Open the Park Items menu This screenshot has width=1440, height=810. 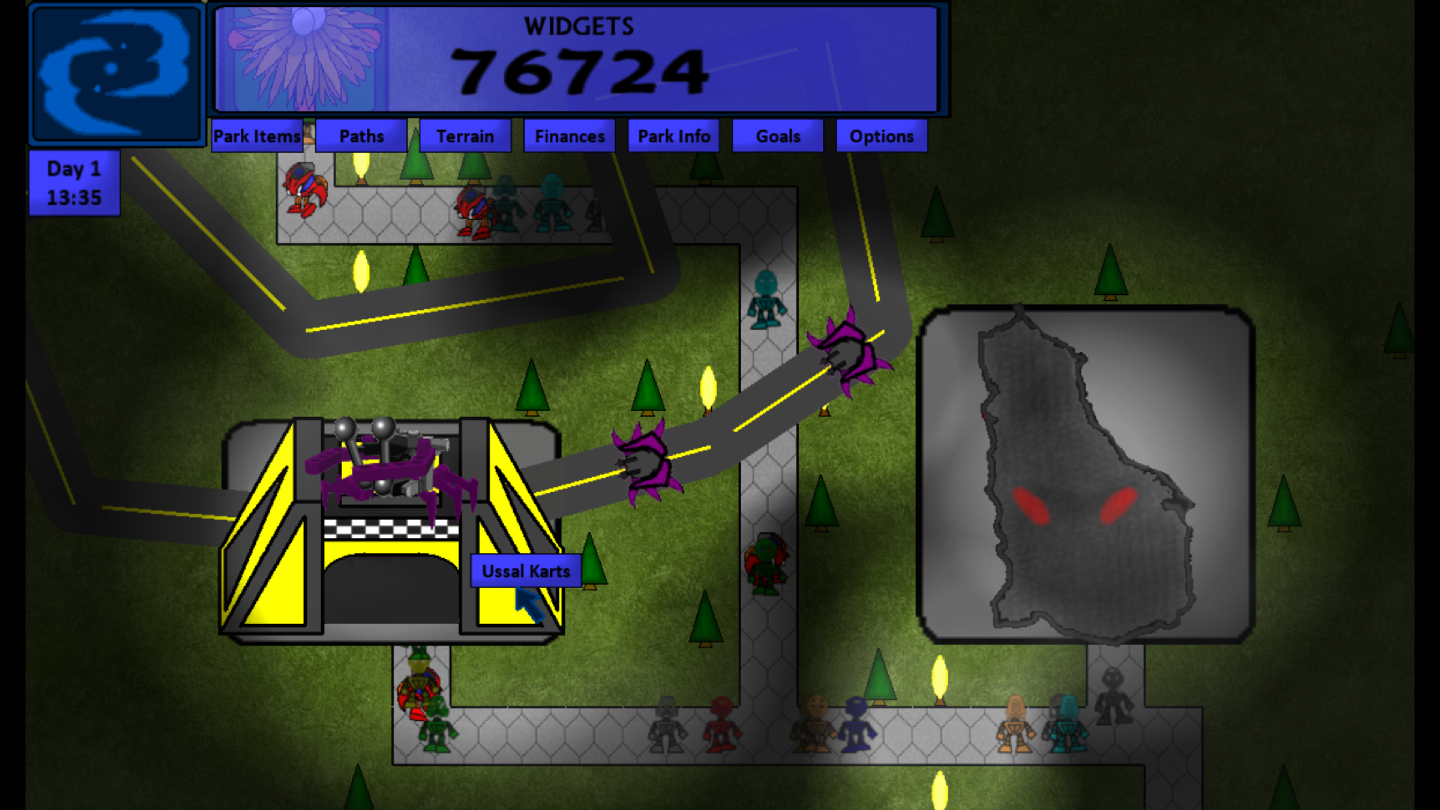(256, 136)
